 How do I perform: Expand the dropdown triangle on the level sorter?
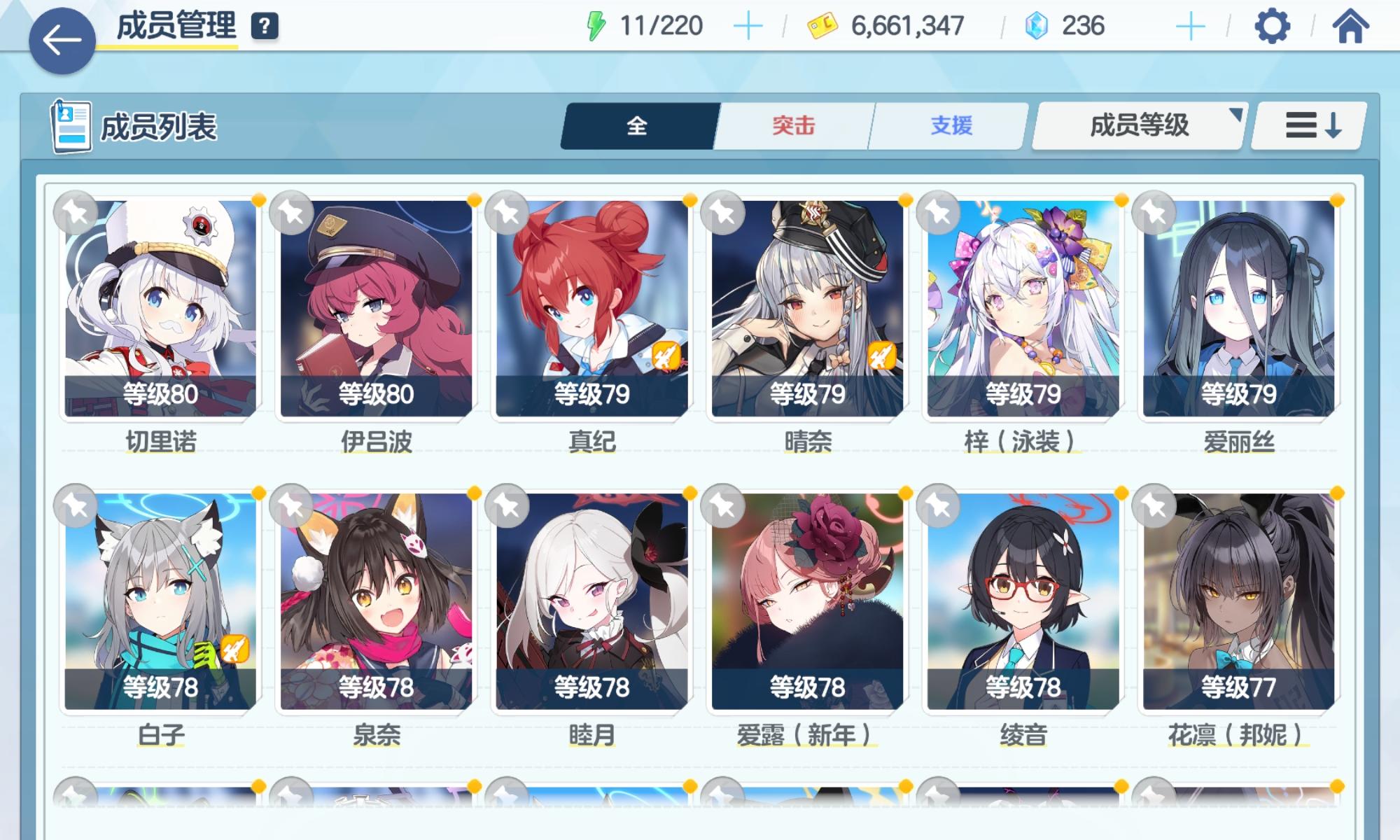(1235, 118)
